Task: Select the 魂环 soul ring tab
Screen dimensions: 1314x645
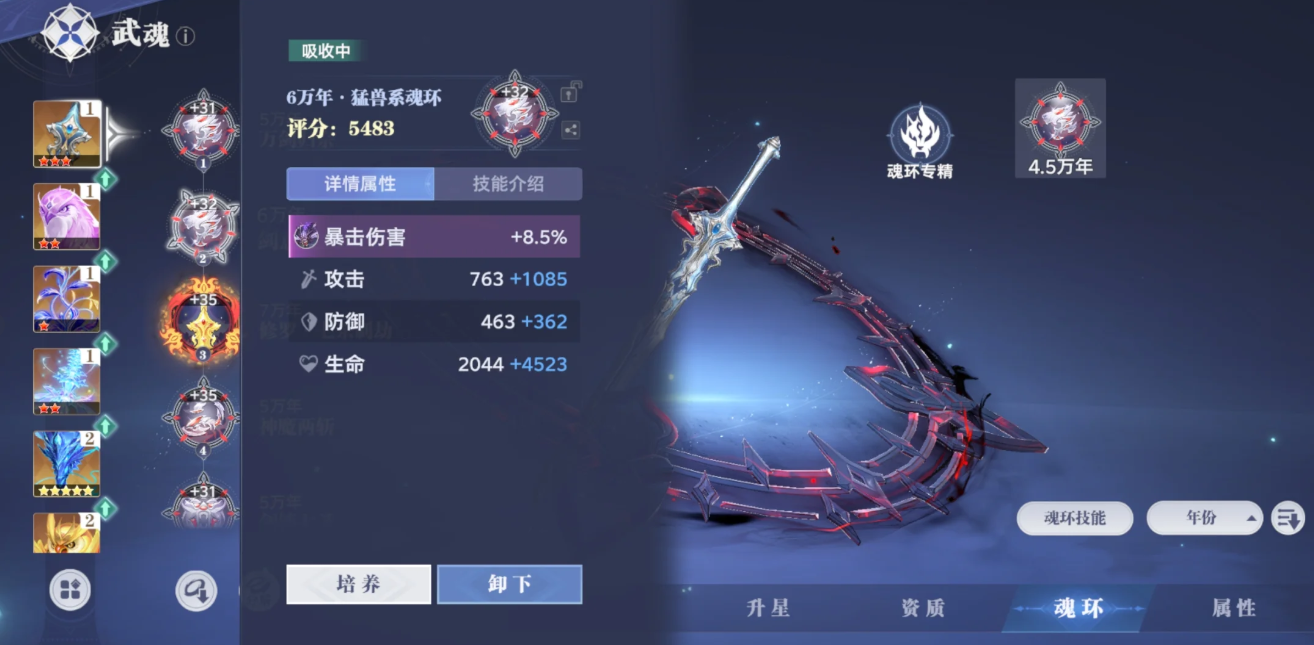Action: point(1078,608)
